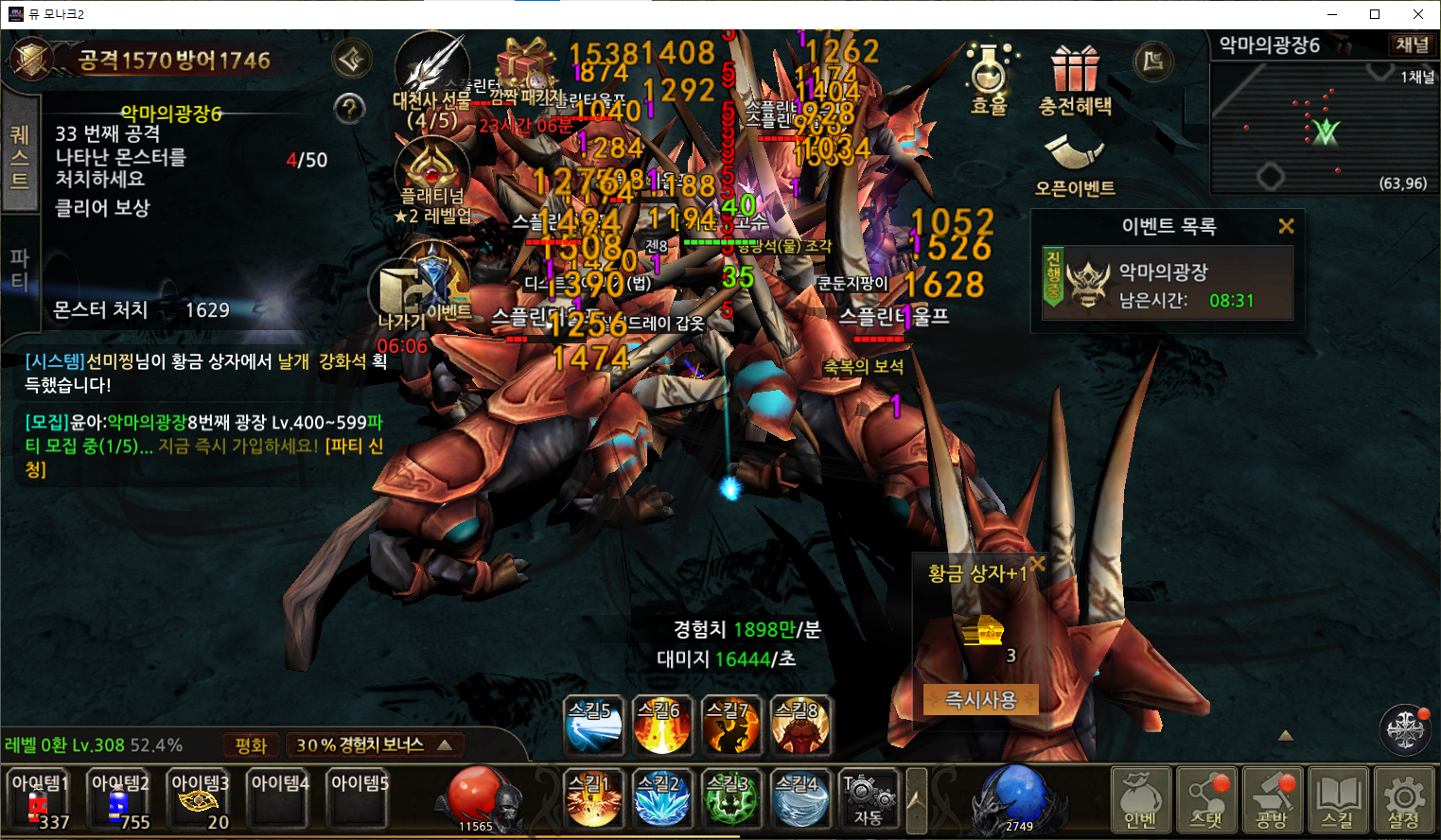Screen dimensions: 1441x840
Task: Open the 스킬 skill book menu
Action: (1338, 800)
